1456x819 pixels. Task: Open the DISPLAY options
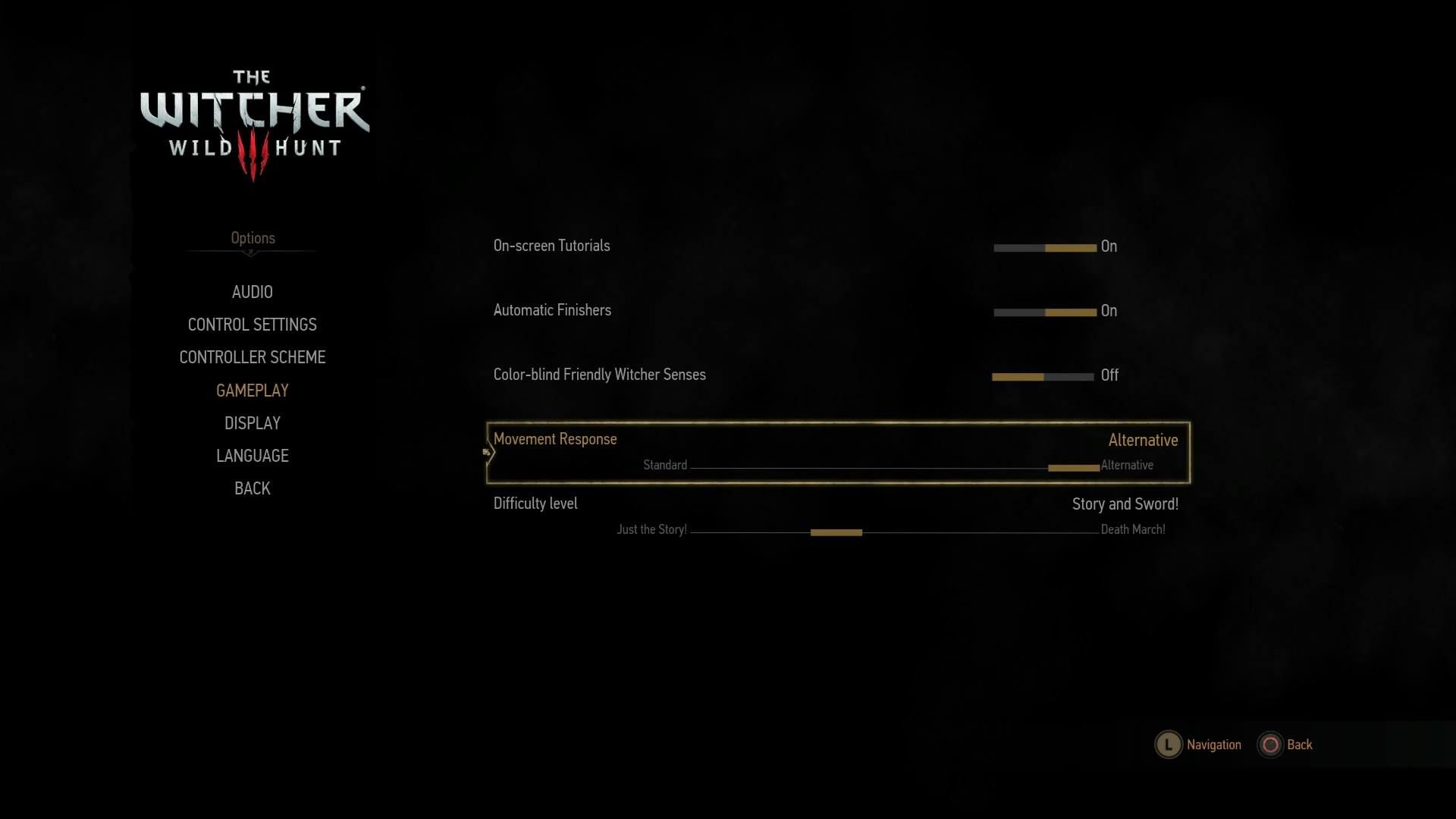click(252, 423)
